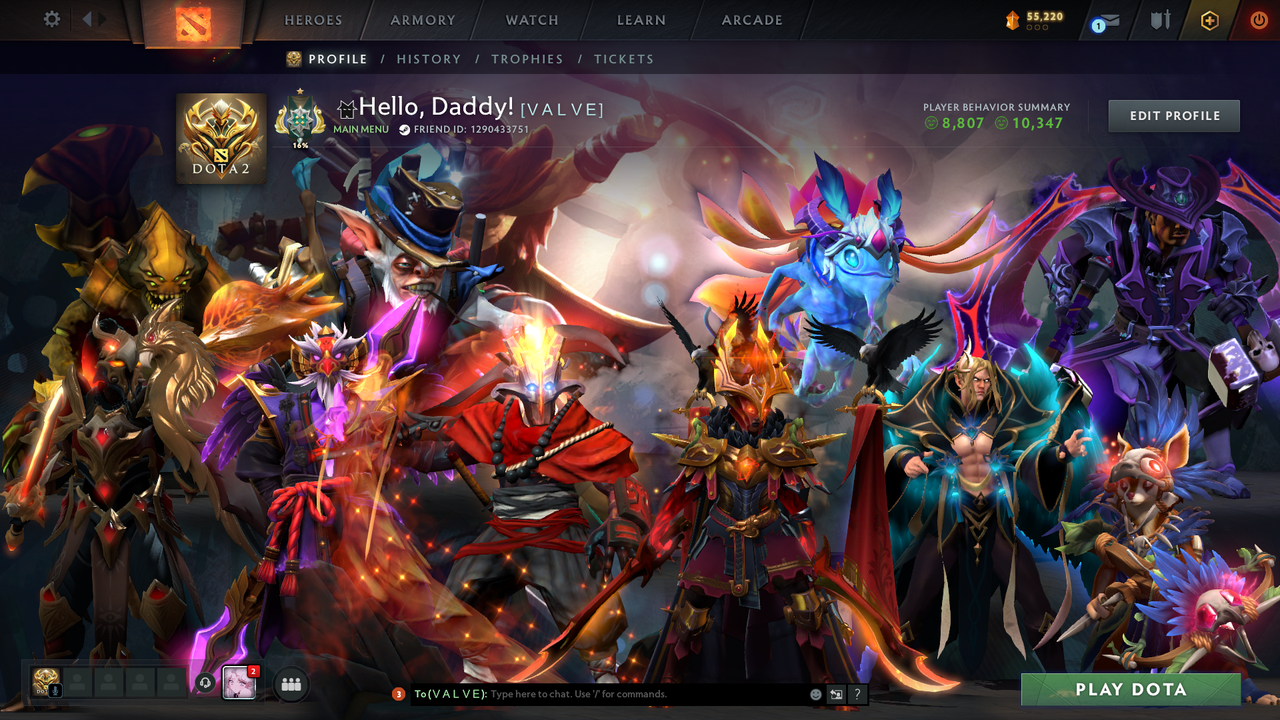Toggle the microphone on your party avatar

tap(55, 691)
